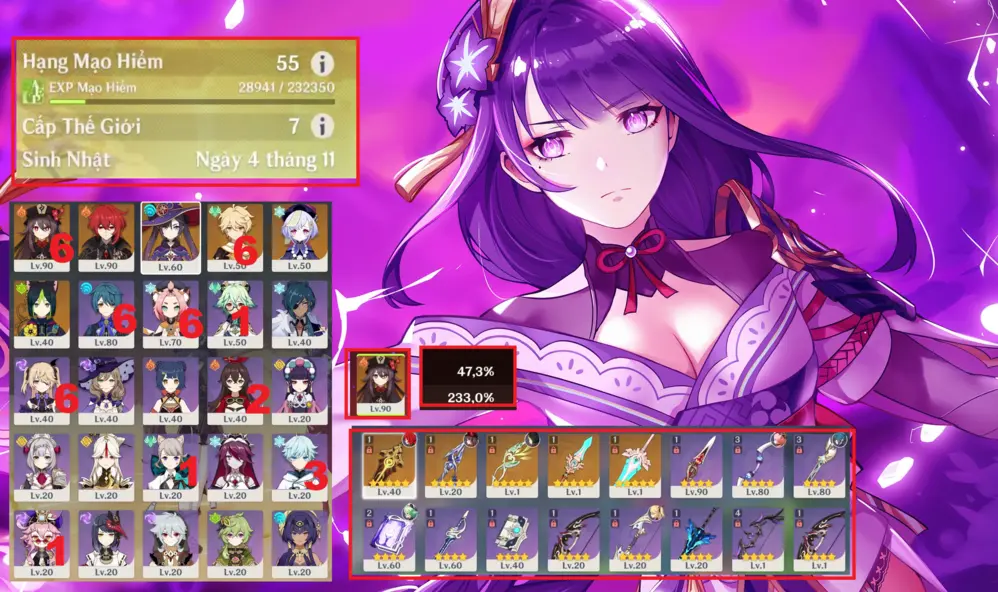998x592 pixels.
Task: Select Noelle's Lv.20 character card
Action: tap(42, 463)
